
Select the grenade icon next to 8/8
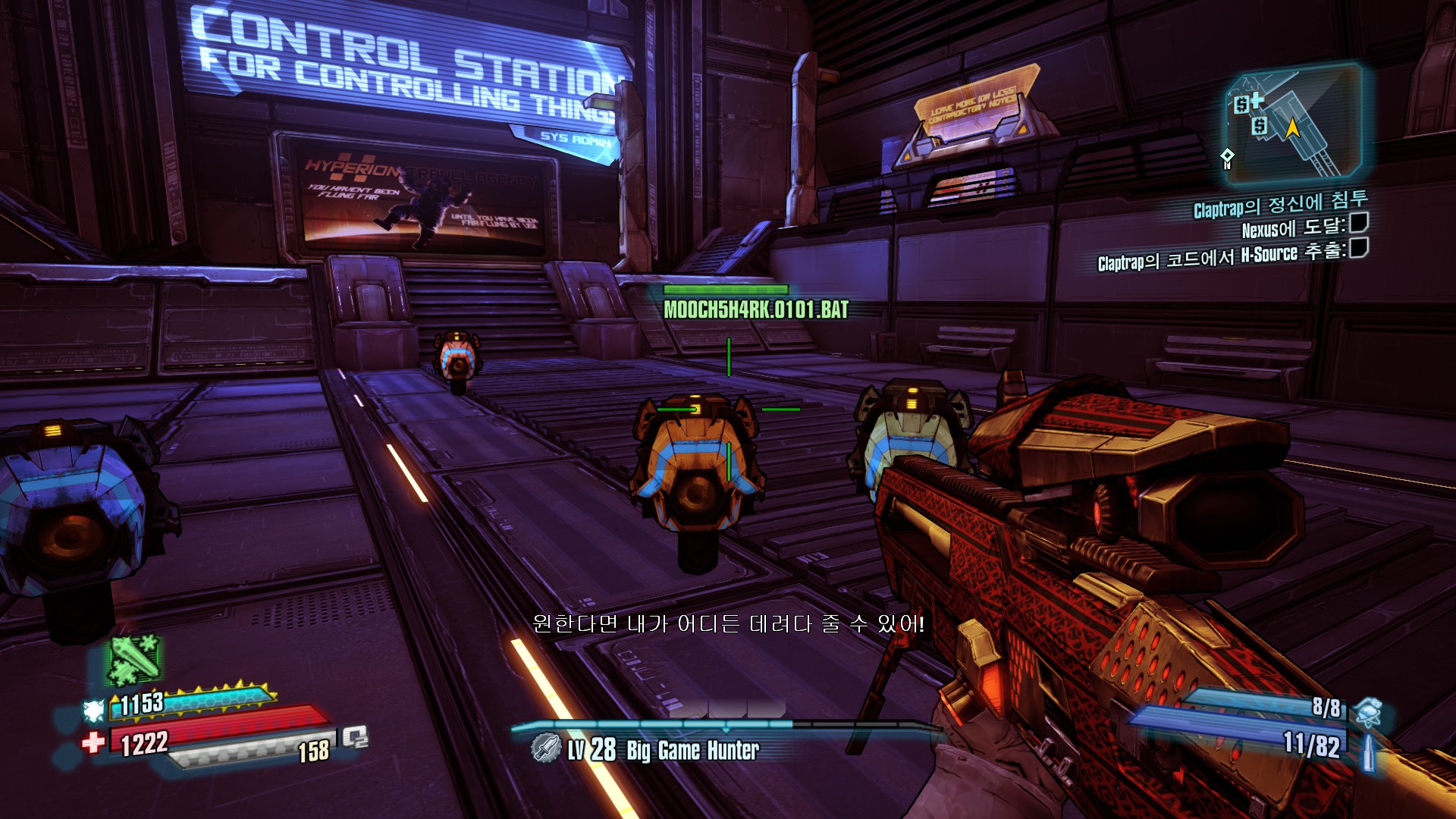click(1369, 711)
